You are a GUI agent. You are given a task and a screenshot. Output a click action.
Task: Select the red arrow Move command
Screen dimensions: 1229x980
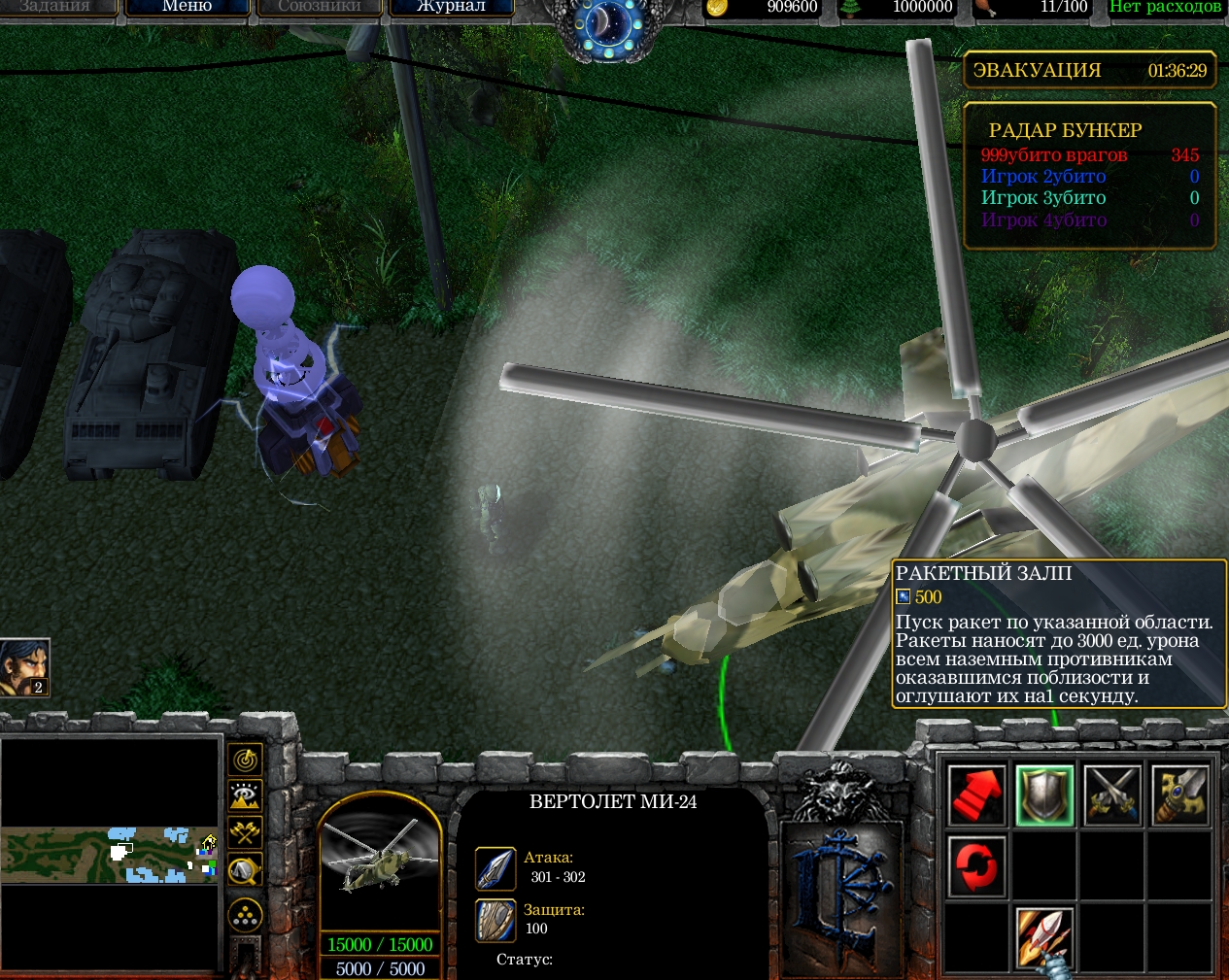976,794
